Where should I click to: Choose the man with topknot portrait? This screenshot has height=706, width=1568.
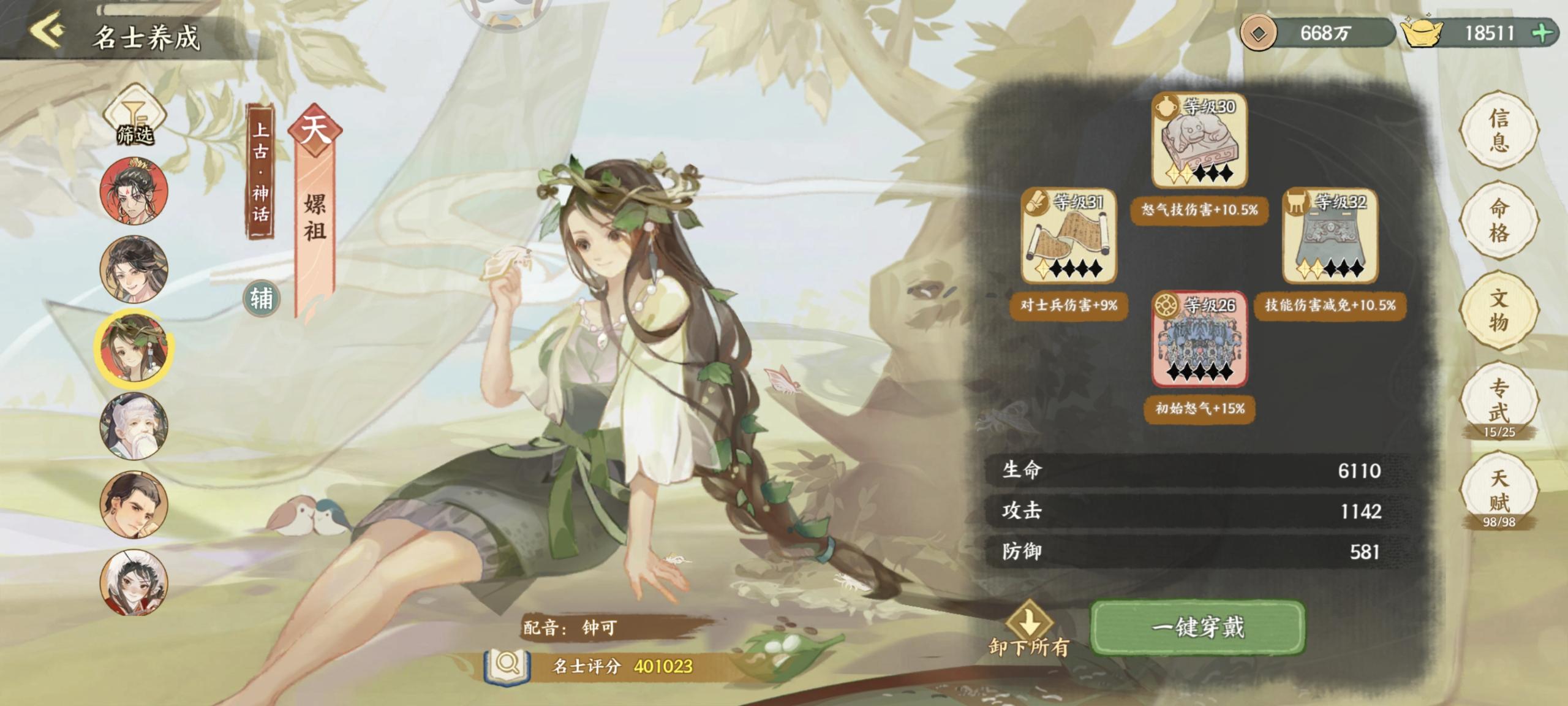click(x=134, y=505)
